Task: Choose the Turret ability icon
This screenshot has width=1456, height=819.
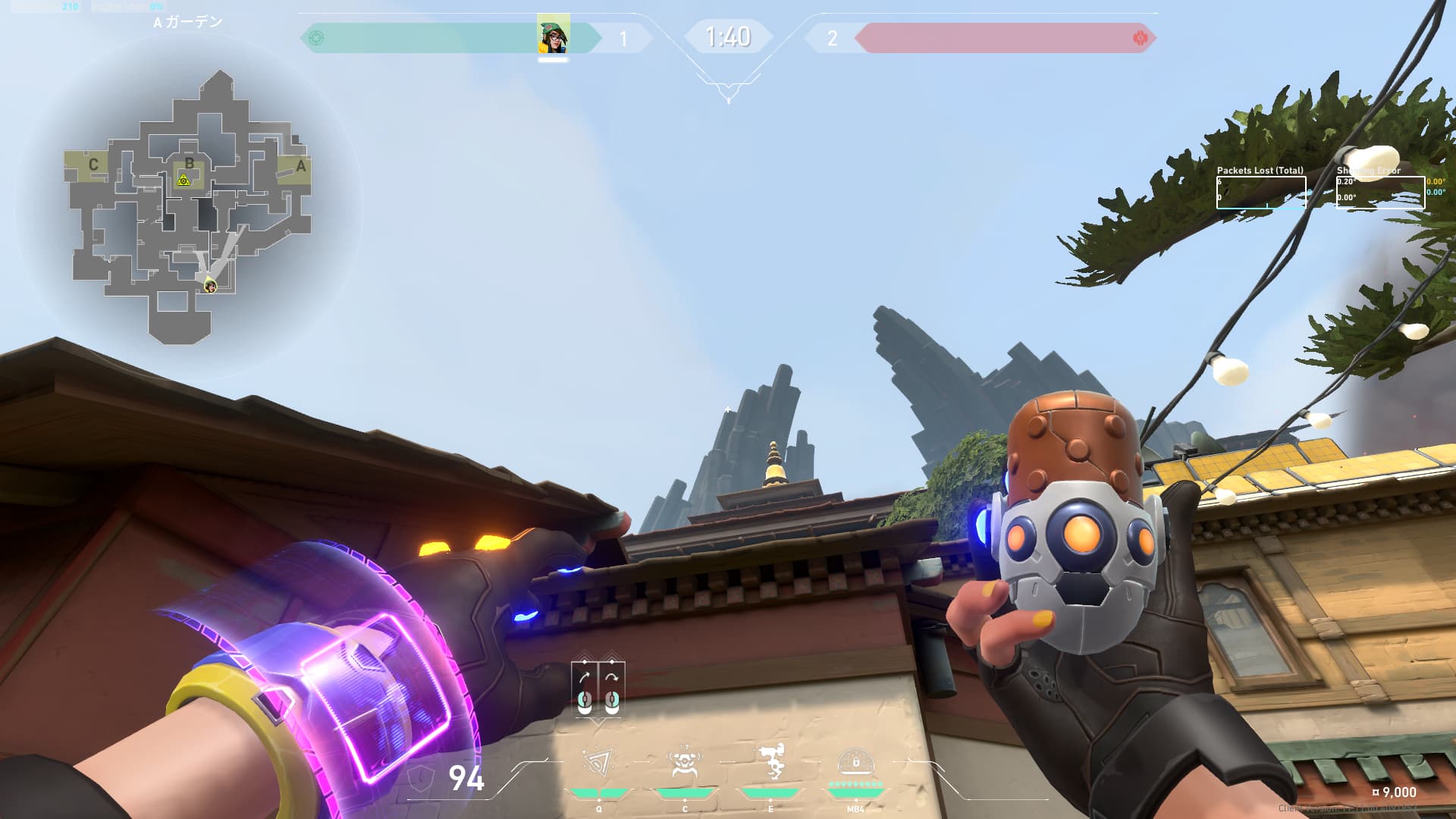Action: point(771,762)
